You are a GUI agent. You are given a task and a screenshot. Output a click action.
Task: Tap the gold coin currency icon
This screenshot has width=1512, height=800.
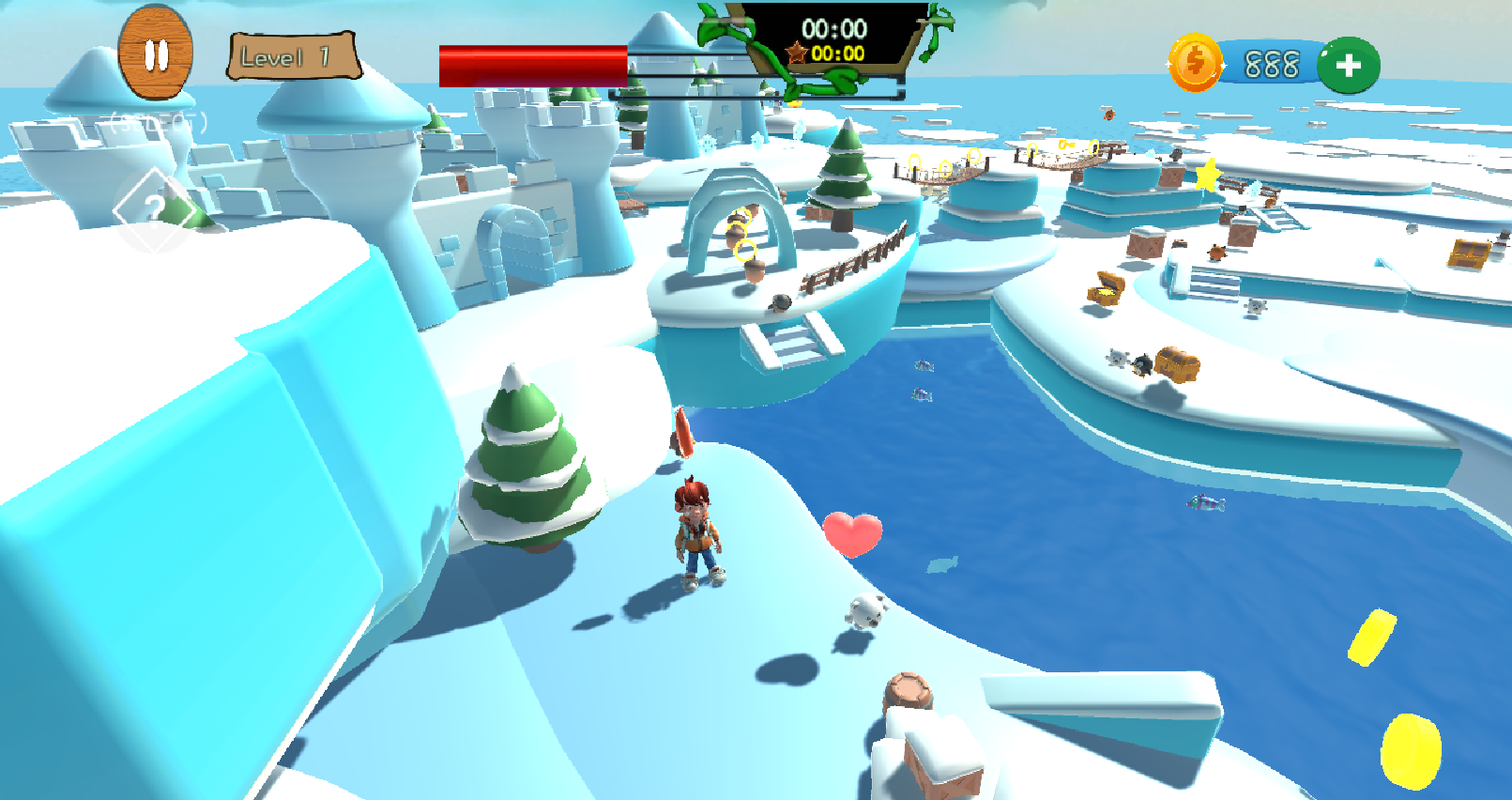coord(1195,64)
